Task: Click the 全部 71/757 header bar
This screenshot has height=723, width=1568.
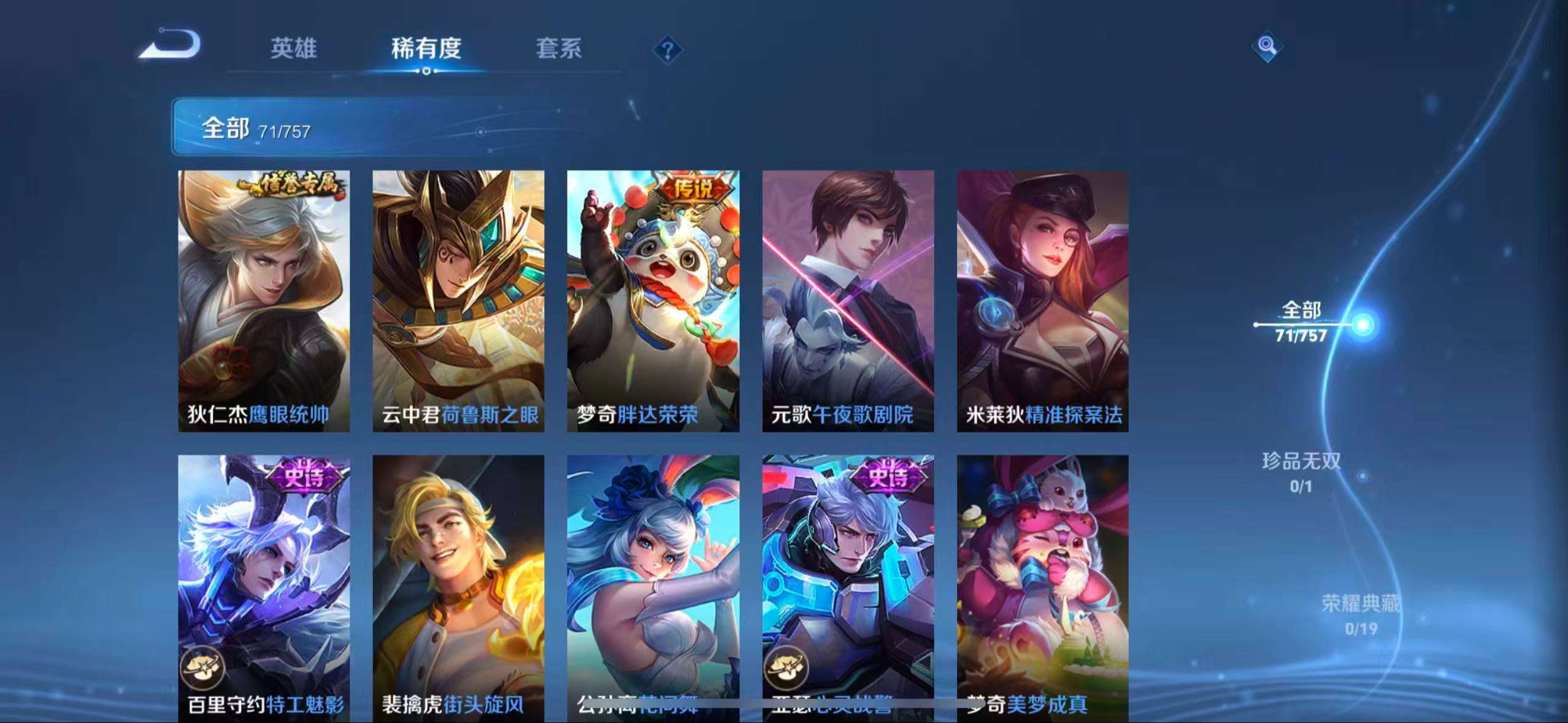Action: (x=258, y=129)
